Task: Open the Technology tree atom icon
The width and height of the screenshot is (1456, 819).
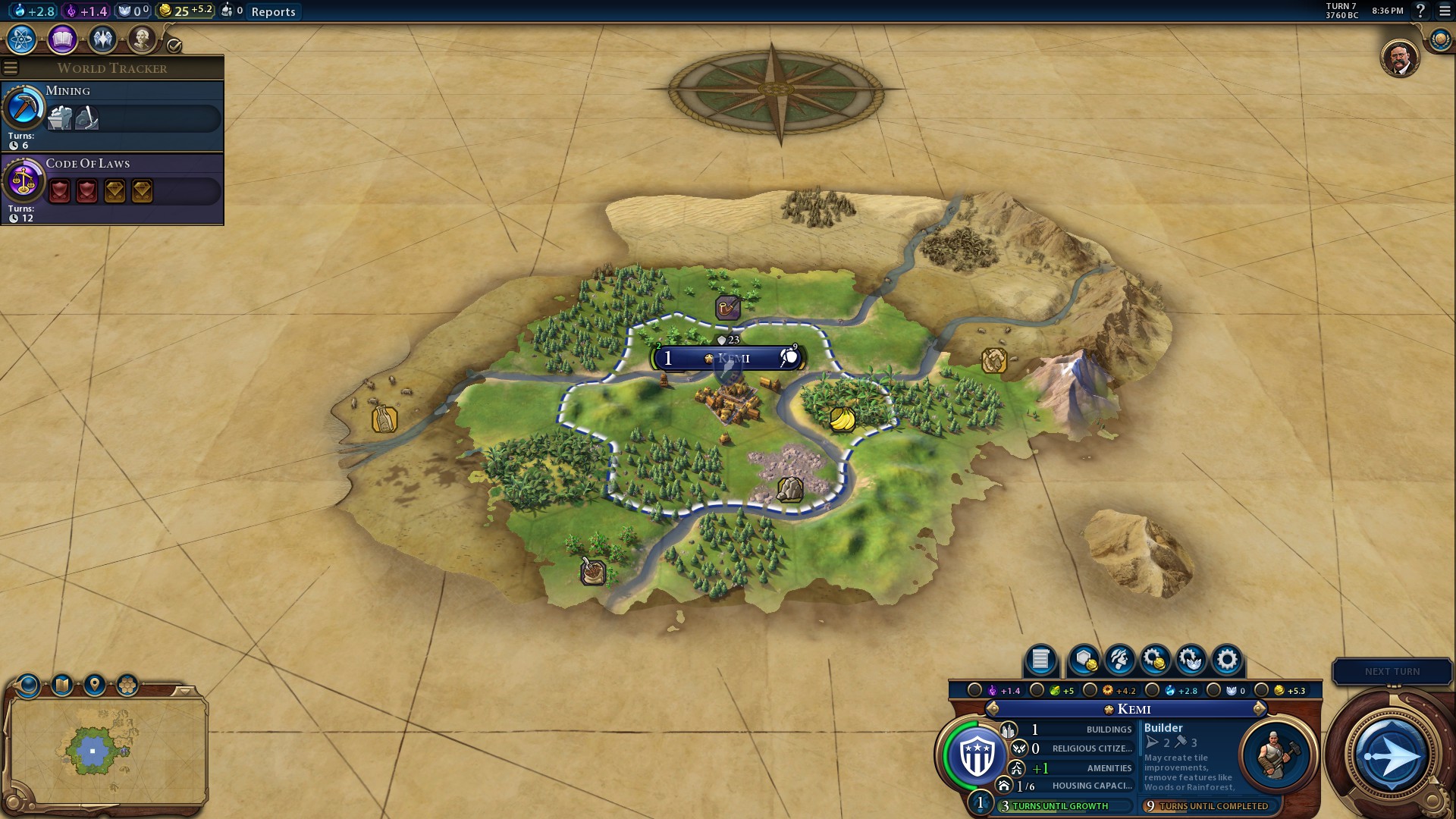Action: 20,39
